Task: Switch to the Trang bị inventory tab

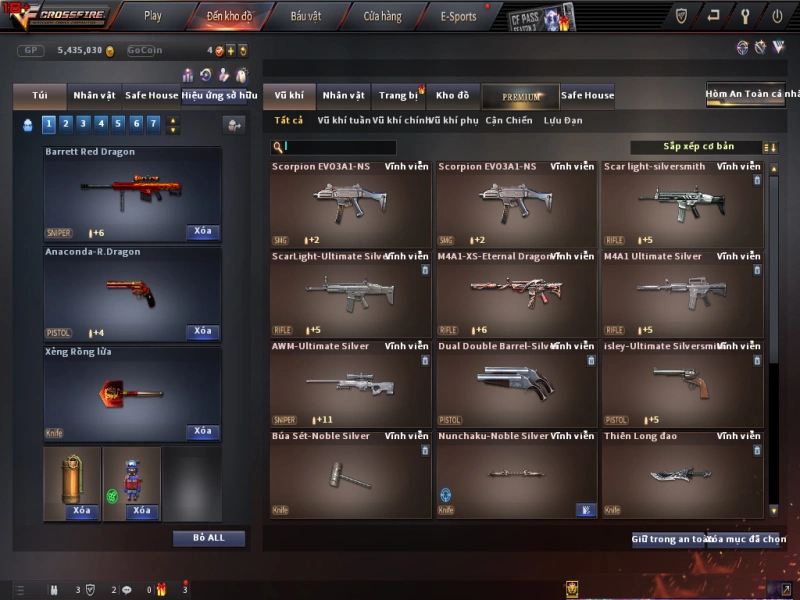Action: [399, 96]
